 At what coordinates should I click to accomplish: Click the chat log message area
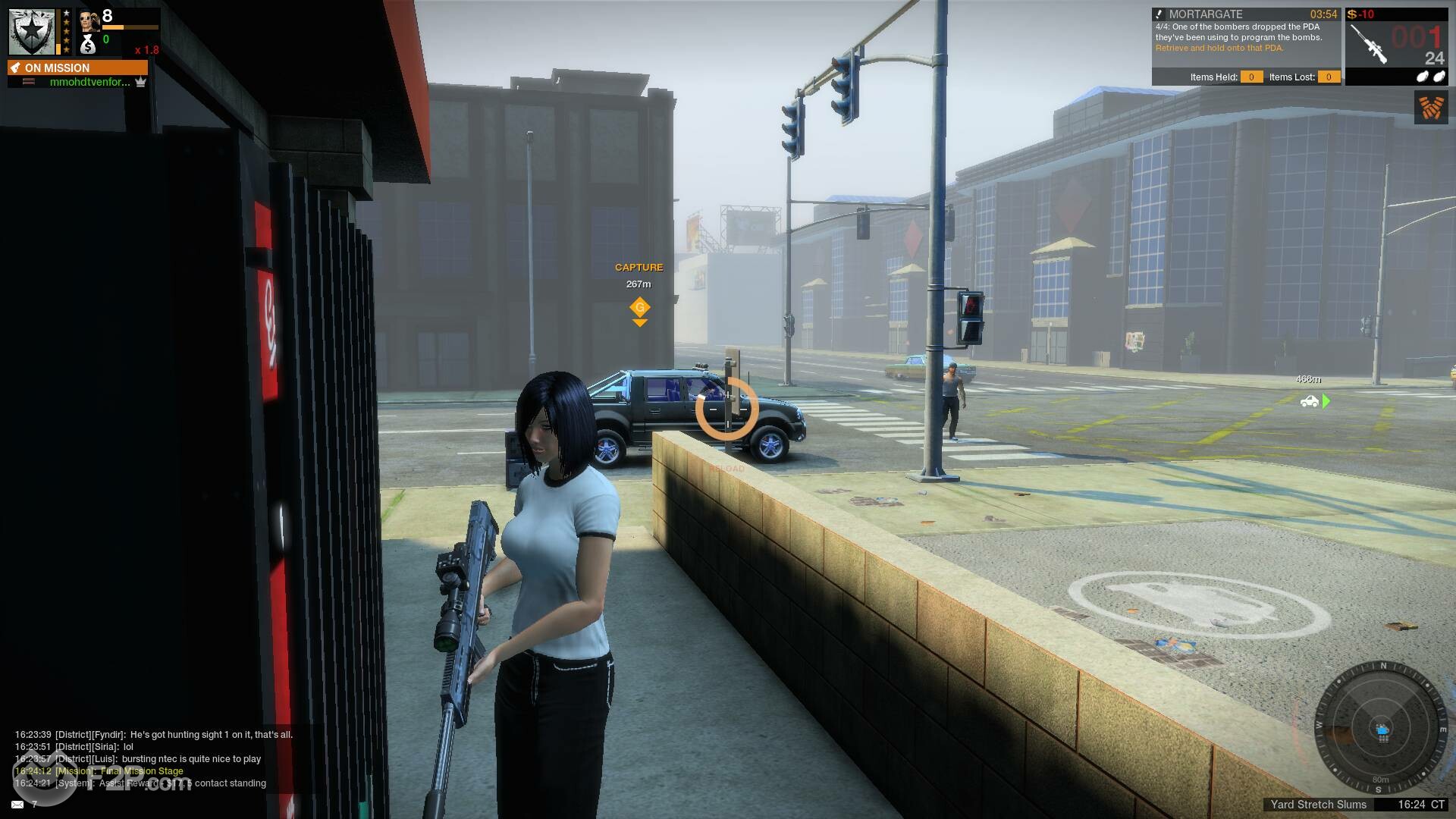[x=152, y=758]
